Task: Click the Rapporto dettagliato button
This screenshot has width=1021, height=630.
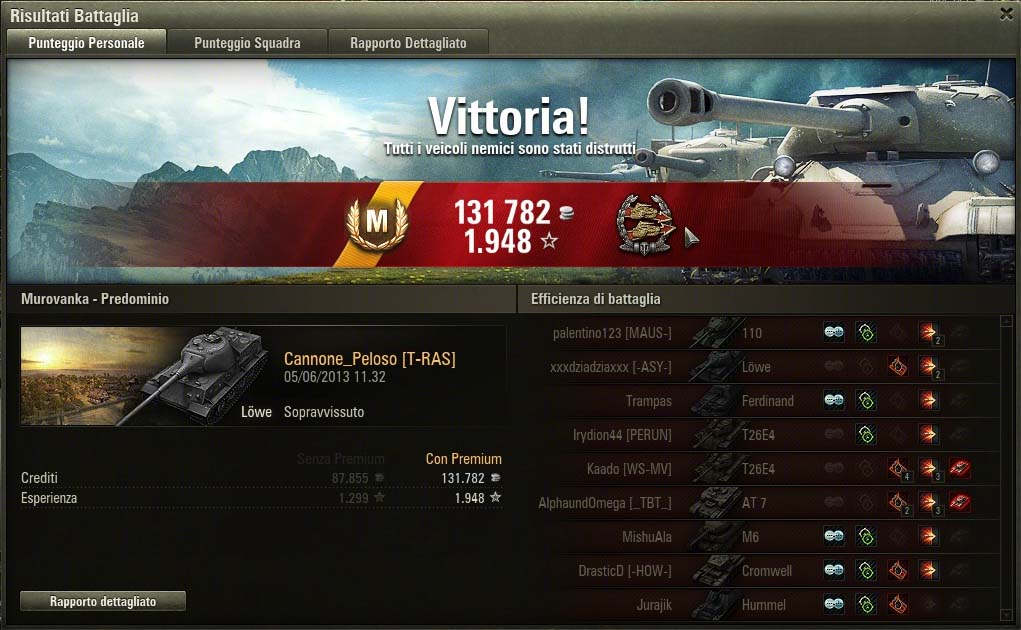Action: 103,601
